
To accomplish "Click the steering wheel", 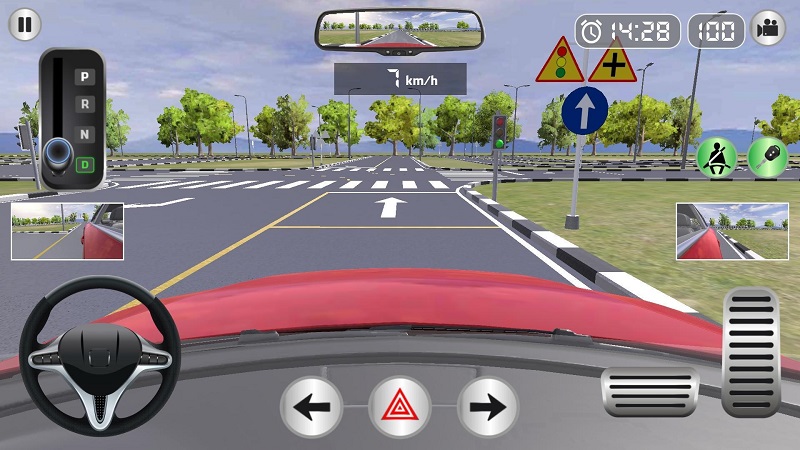I will pos(100,357).
